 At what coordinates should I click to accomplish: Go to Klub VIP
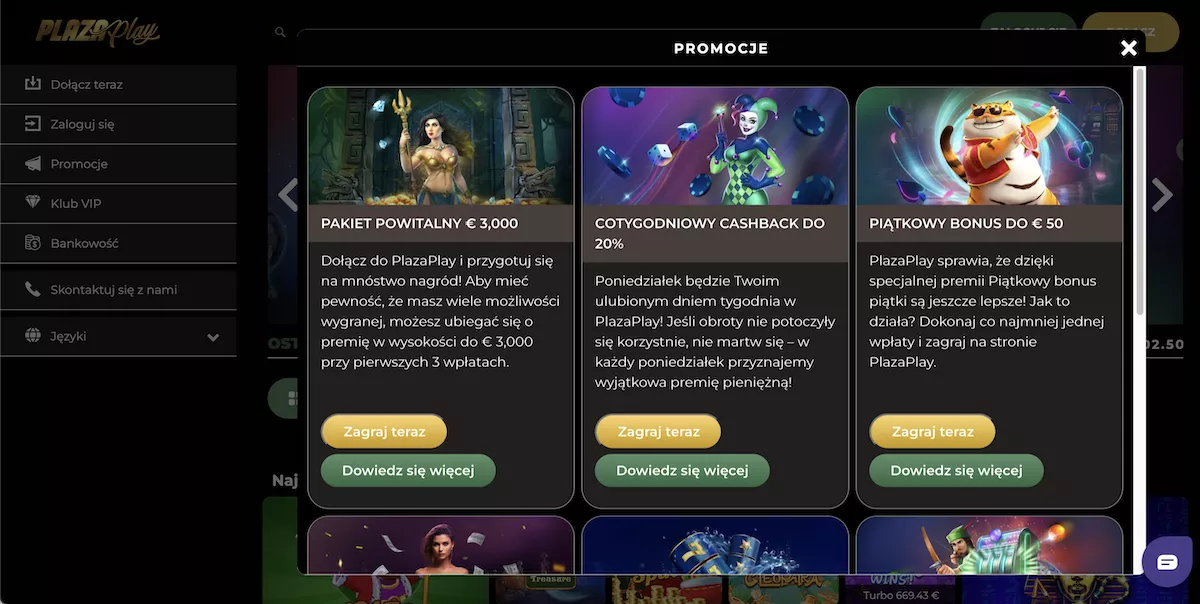pyautogui.click(x=76, y=204)
